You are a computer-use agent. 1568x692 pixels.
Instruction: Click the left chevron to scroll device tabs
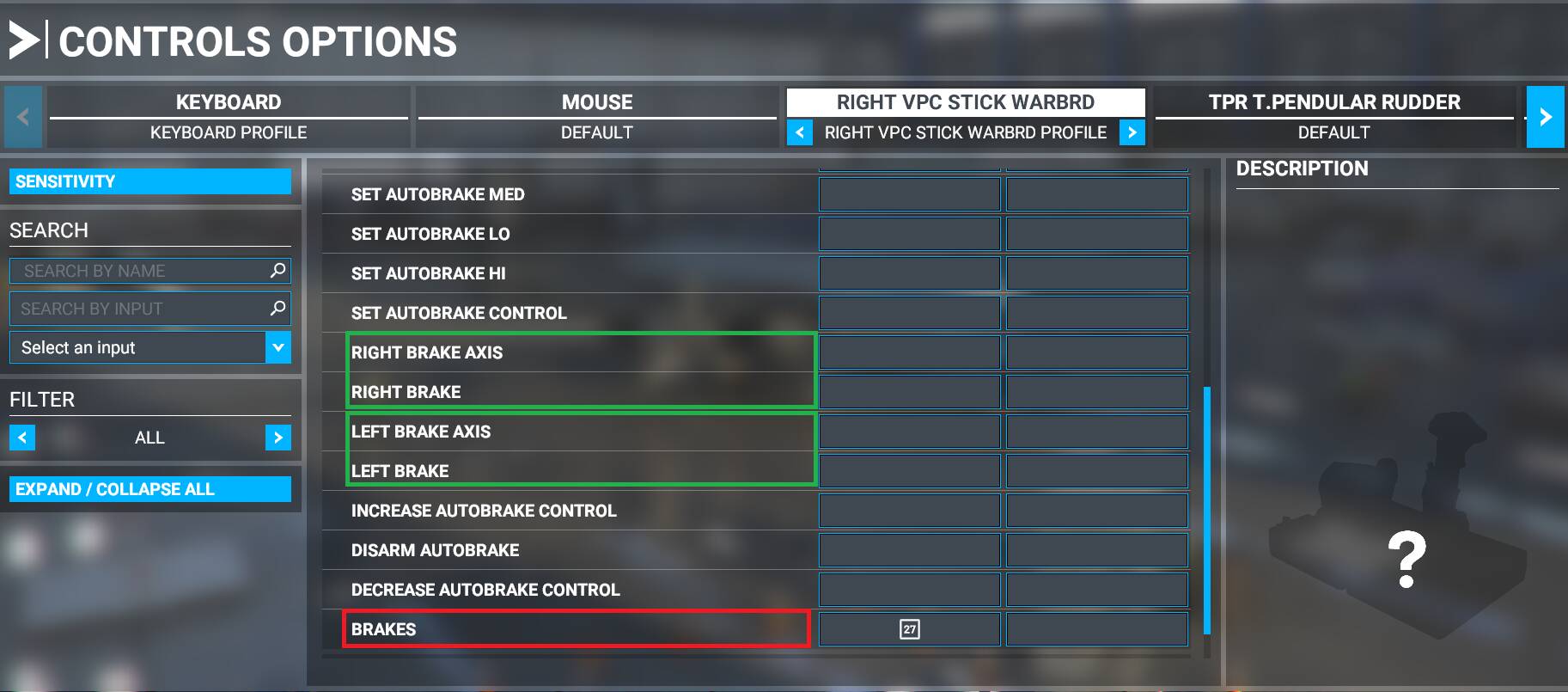(23, 116)
